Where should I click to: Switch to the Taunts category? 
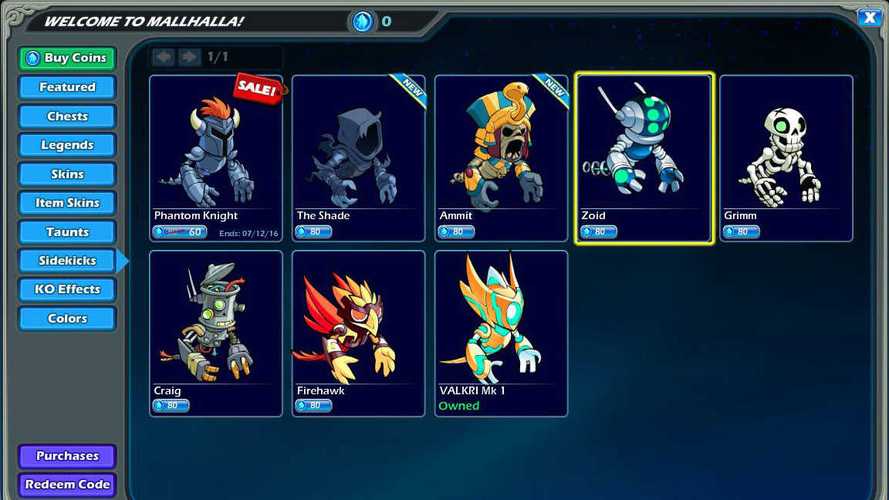67,232
